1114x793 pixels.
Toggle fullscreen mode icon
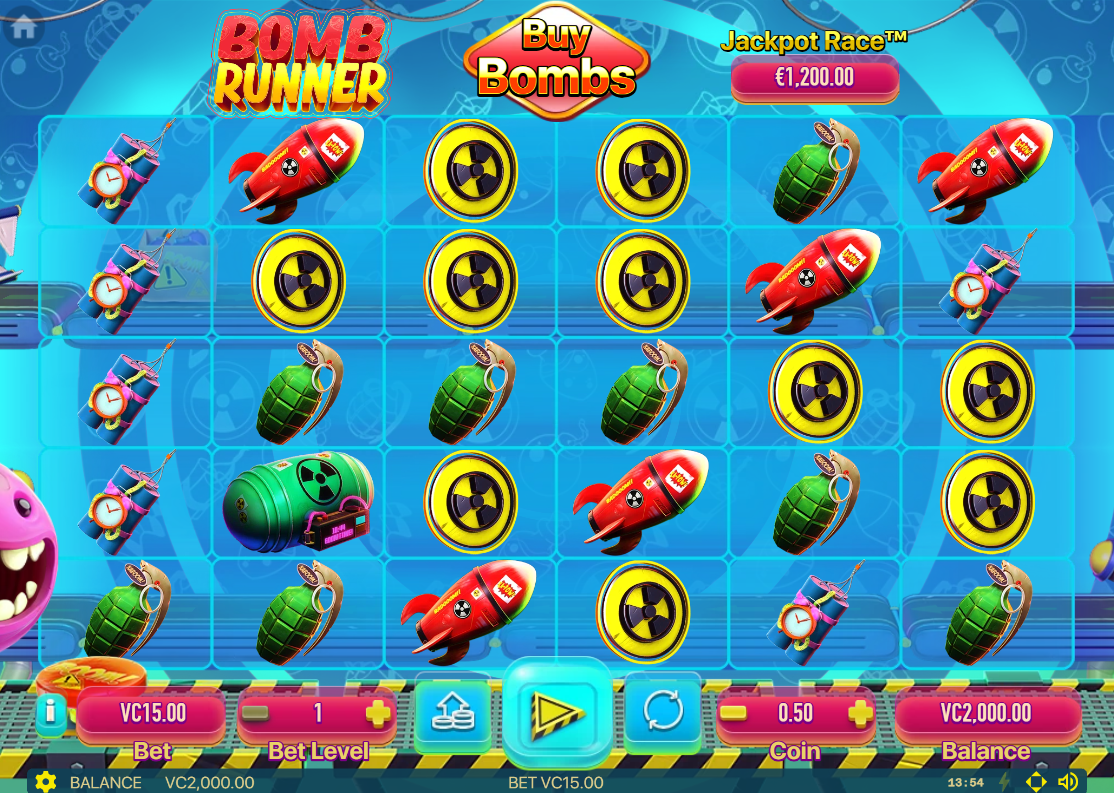coord(1036,782)
